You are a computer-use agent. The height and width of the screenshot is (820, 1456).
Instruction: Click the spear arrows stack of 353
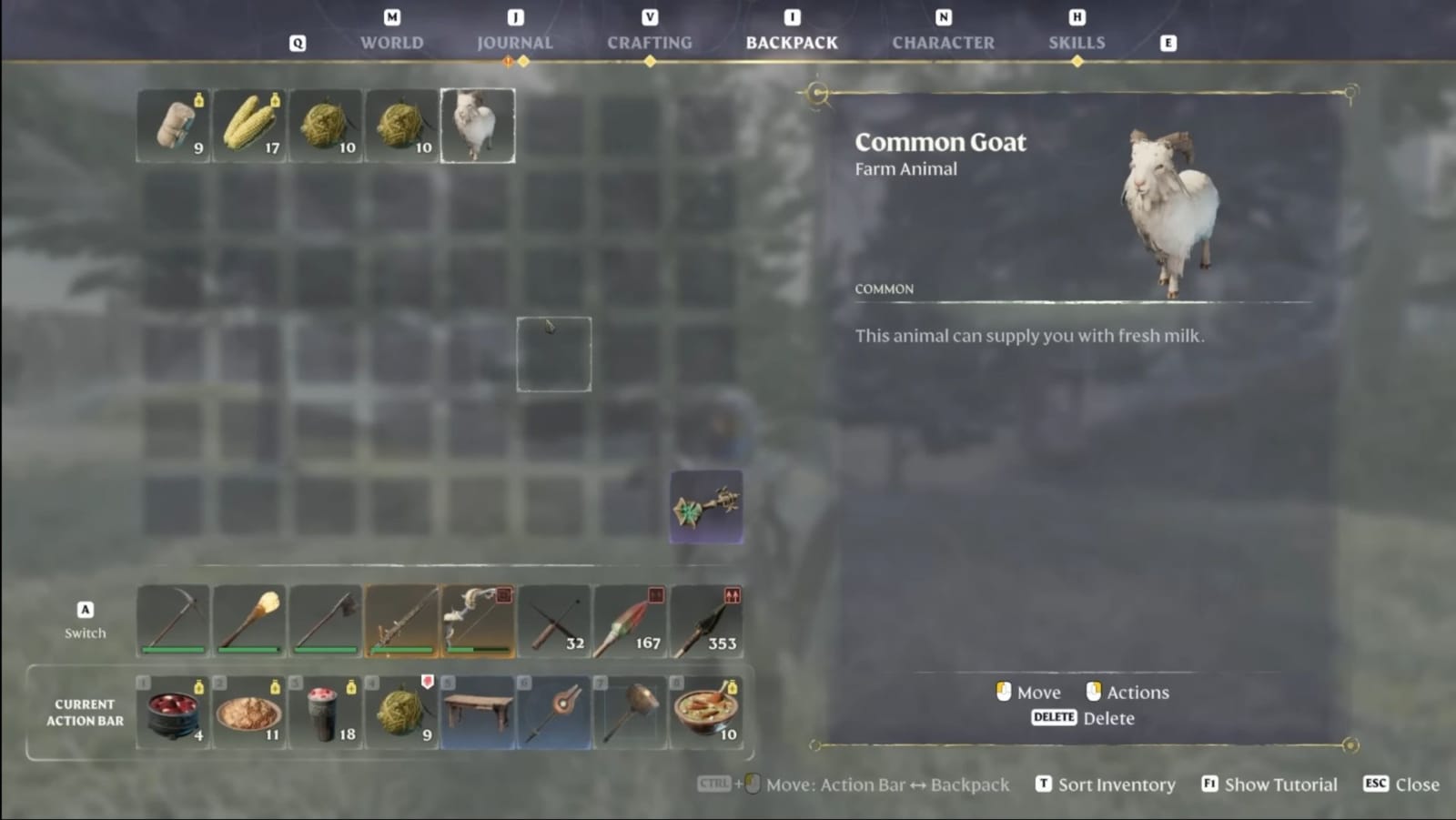[x=706, y=621]
